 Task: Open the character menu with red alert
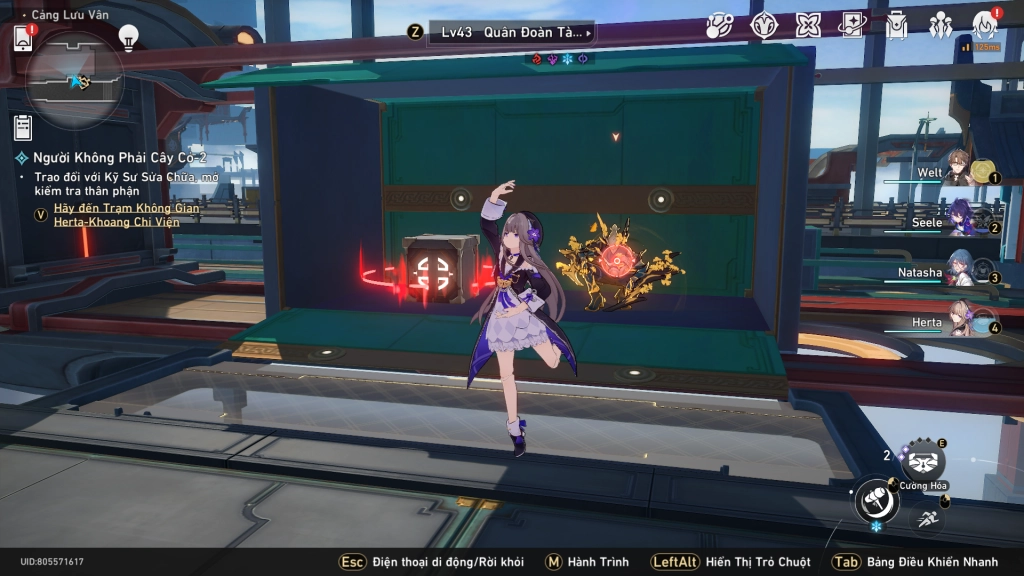point(984,26)
